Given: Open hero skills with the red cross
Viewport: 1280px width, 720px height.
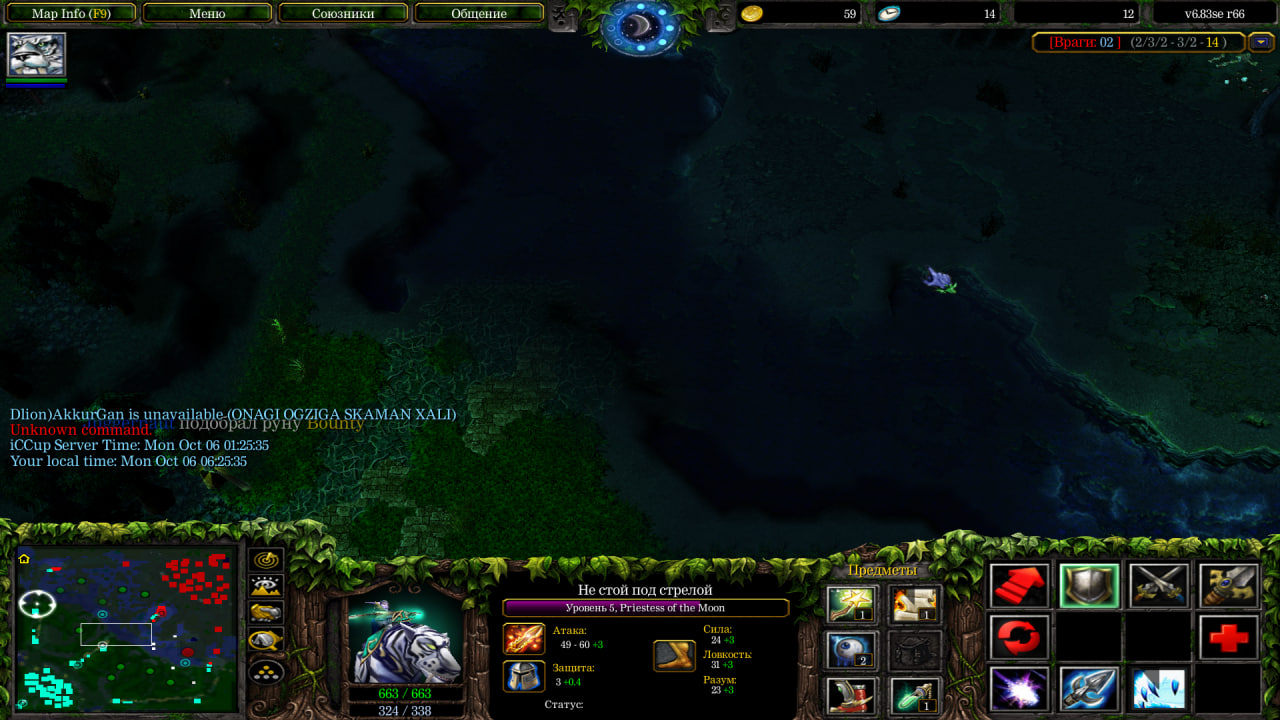Looking at the screenshot, I should [x=1228, y=637].
